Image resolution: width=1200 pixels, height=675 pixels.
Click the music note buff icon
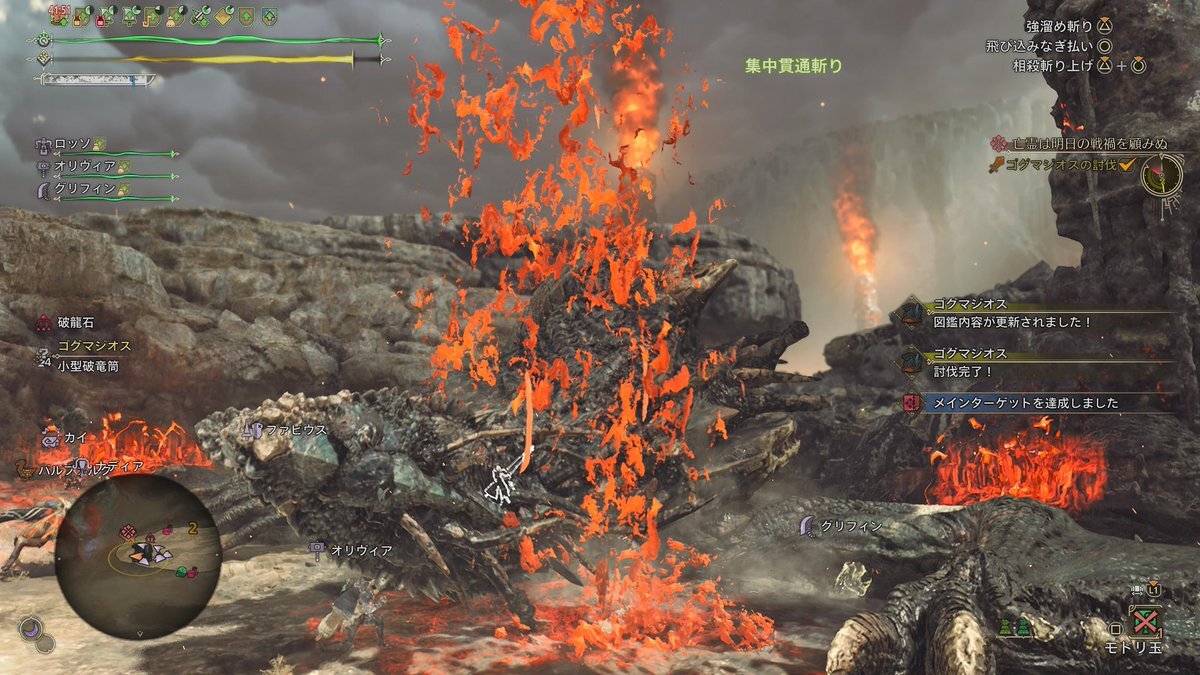[x=154, y=17]
